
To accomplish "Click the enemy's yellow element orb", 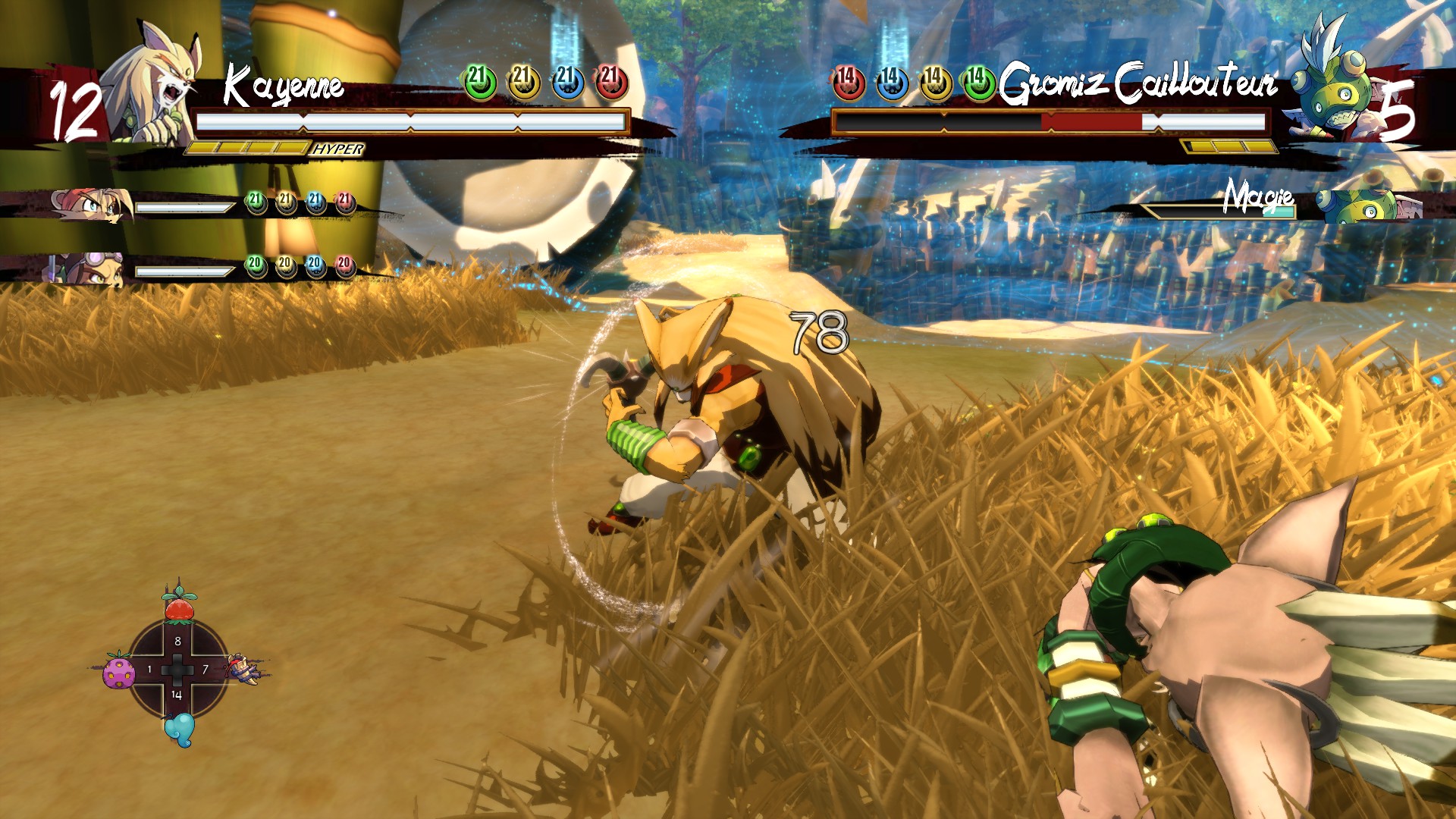I will pyautogui.click(x=935, y=82).
